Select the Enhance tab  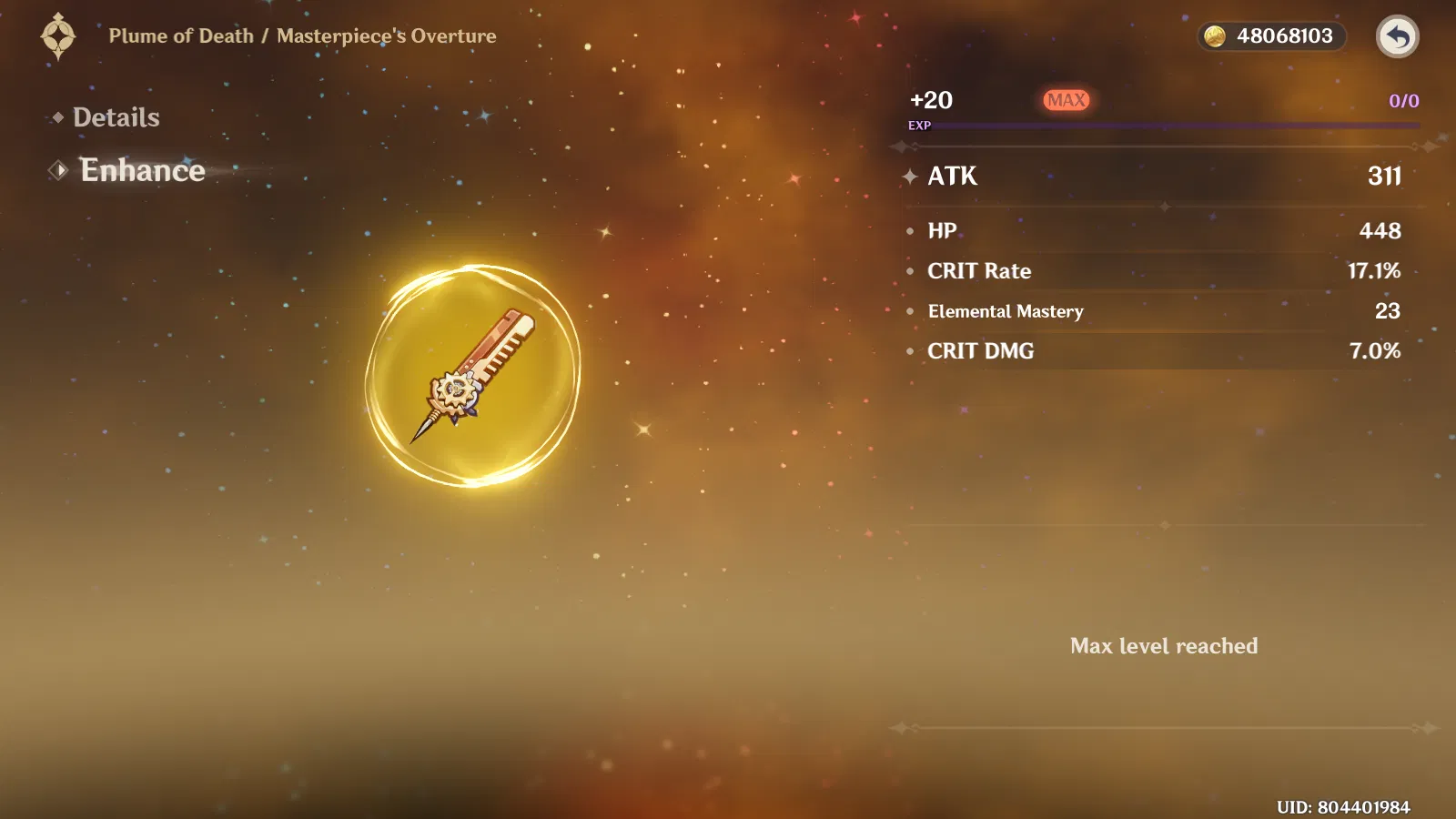coord(143,170)
